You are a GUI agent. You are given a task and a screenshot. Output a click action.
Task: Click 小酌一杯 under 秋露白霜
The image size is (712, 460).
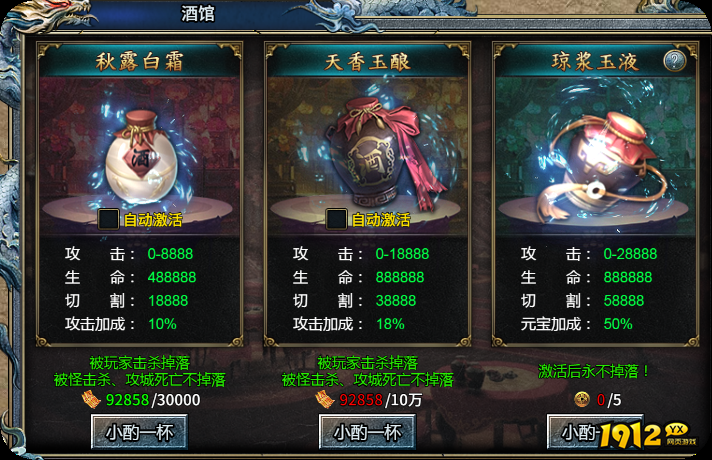tap(139, 432)
